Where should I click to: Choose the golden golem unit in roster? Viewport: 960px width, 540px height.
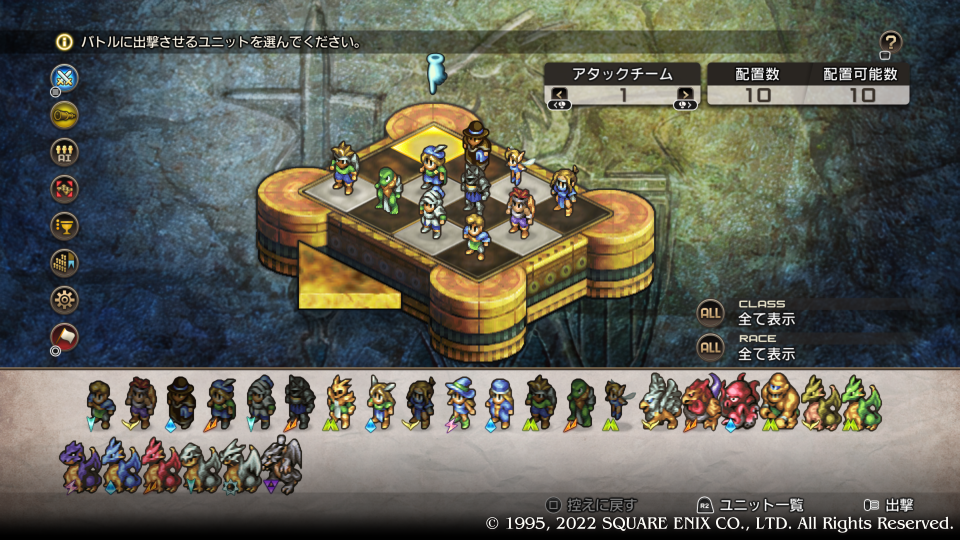[x=779, y=401]
